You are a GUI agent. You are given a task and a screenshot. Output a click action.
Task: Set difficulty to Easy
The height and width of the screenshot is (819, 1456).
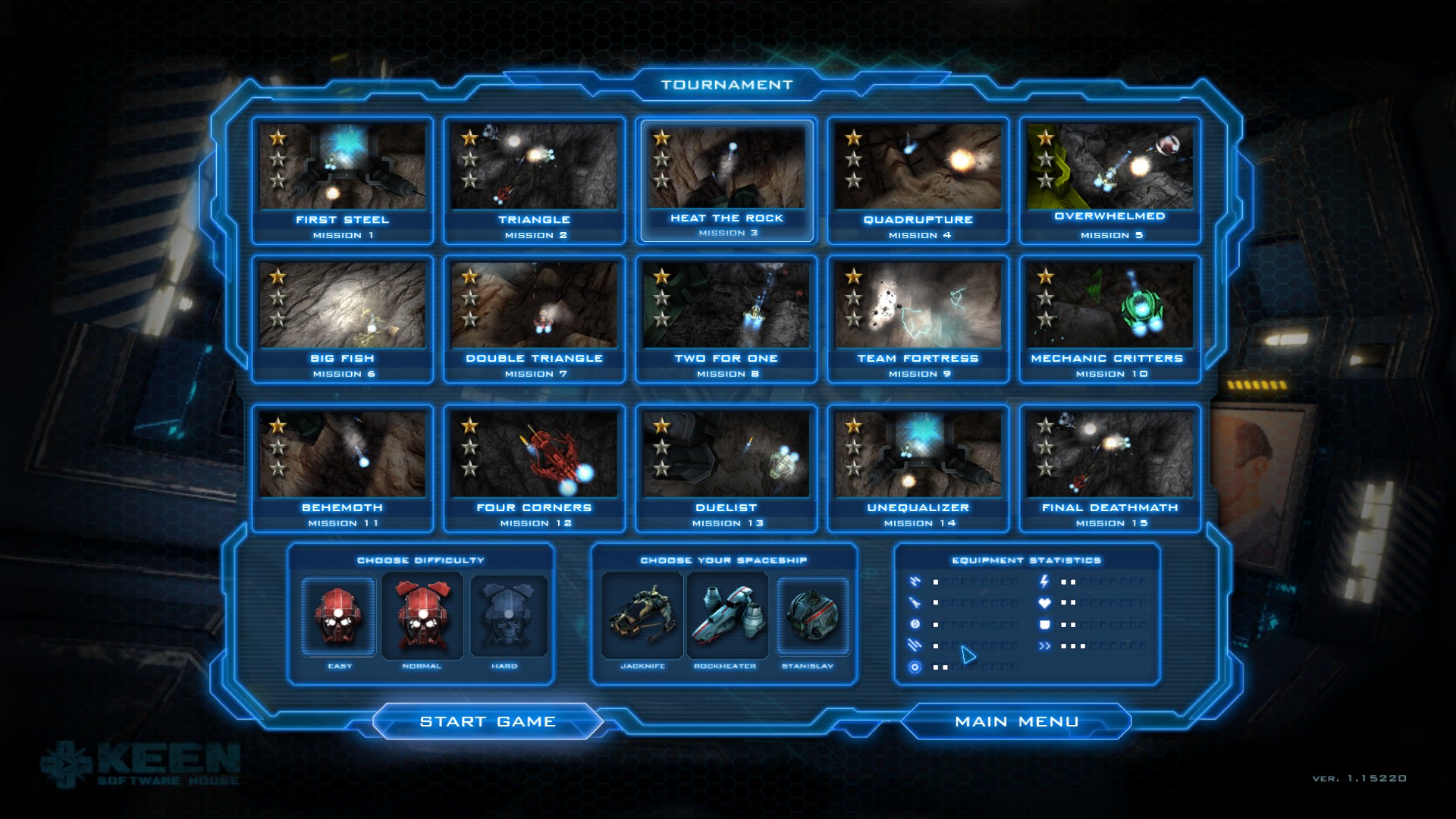[x=339, y=616]
